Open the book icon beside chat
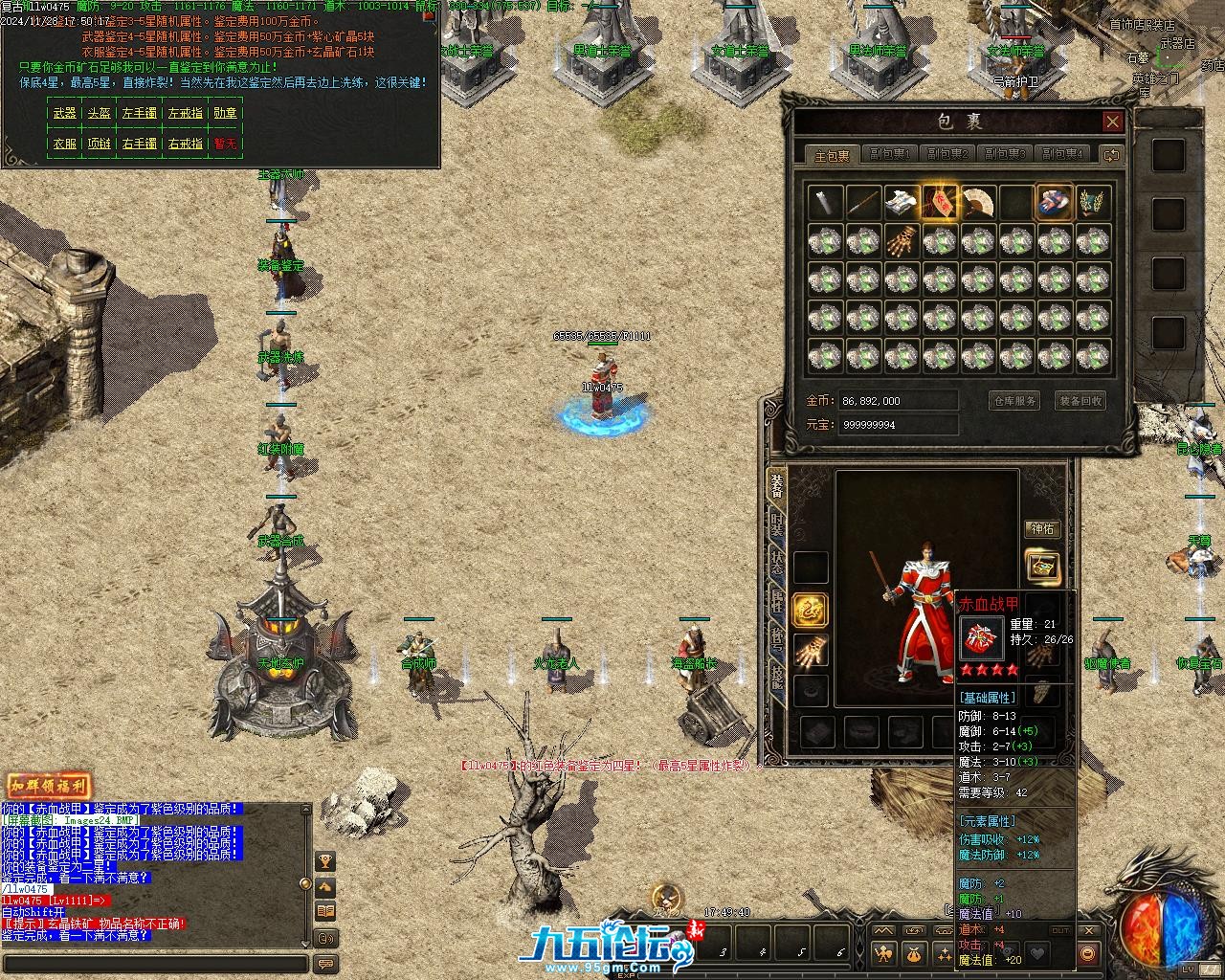 (x=325, y=911)
